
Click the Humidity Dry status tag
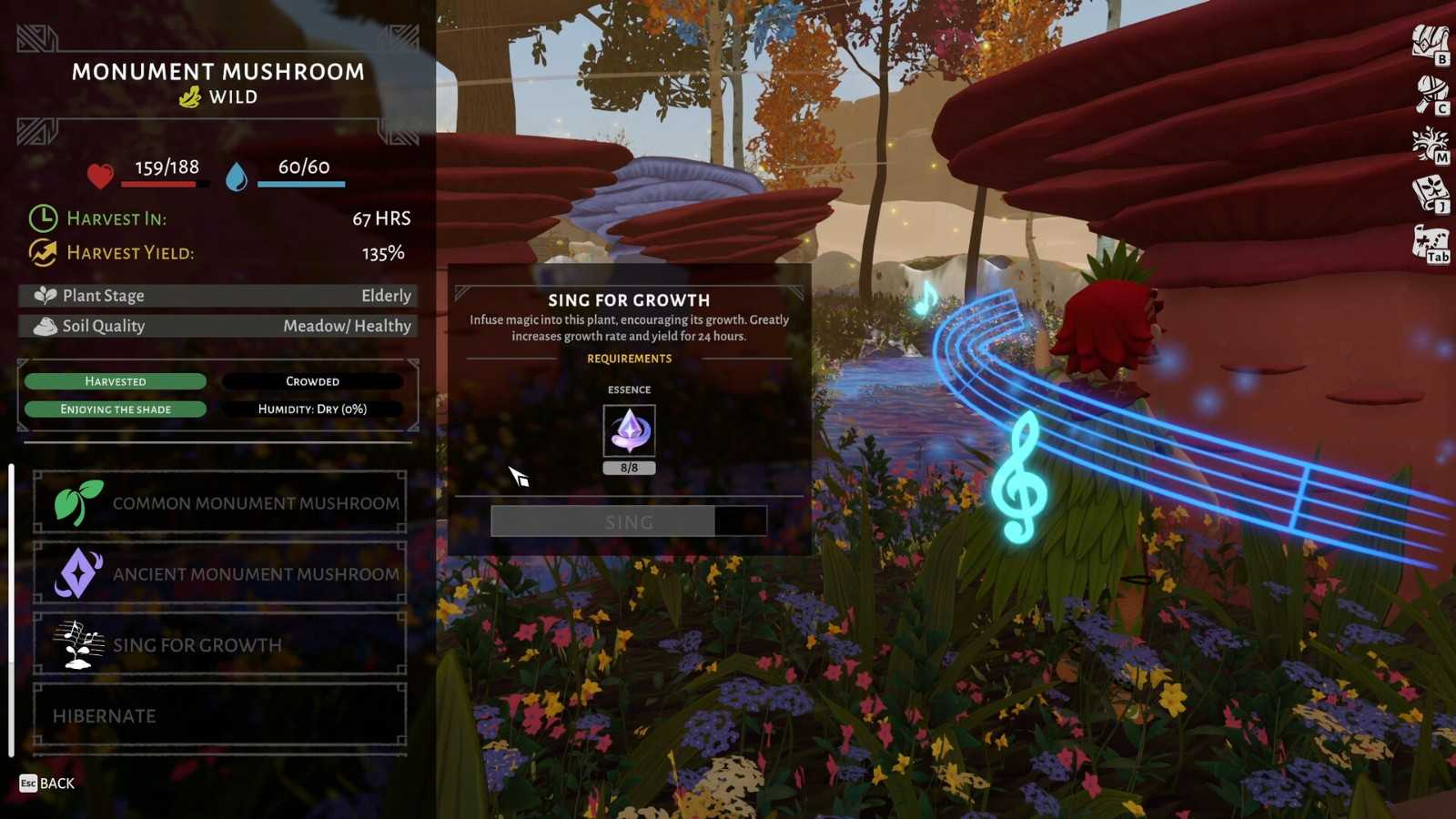[x=312, y=409]
